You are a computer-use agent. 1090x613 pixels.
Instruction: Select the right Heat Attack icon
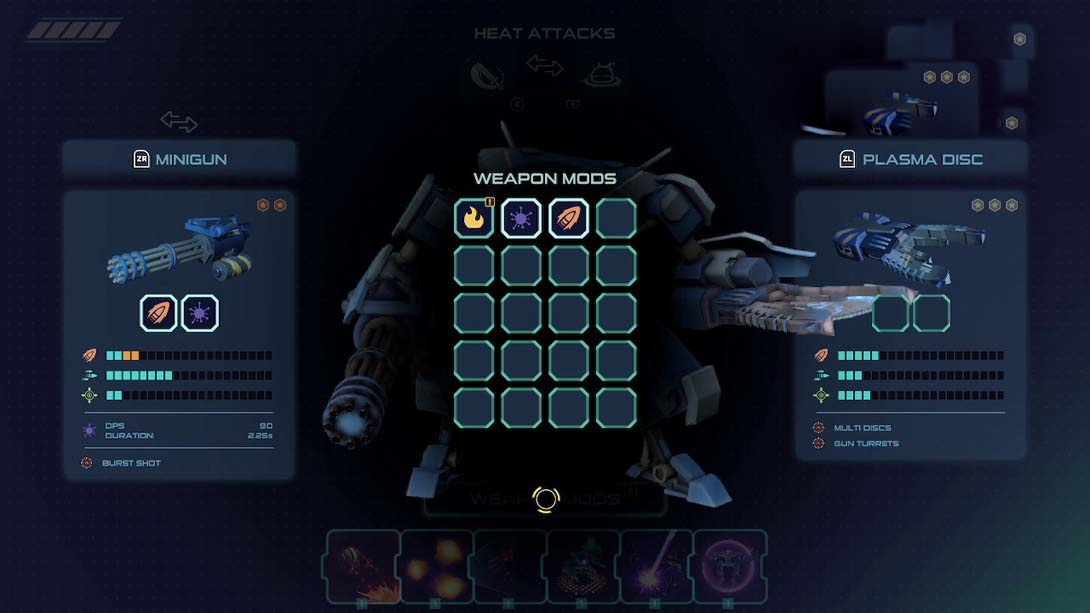(x=602, y=75)
